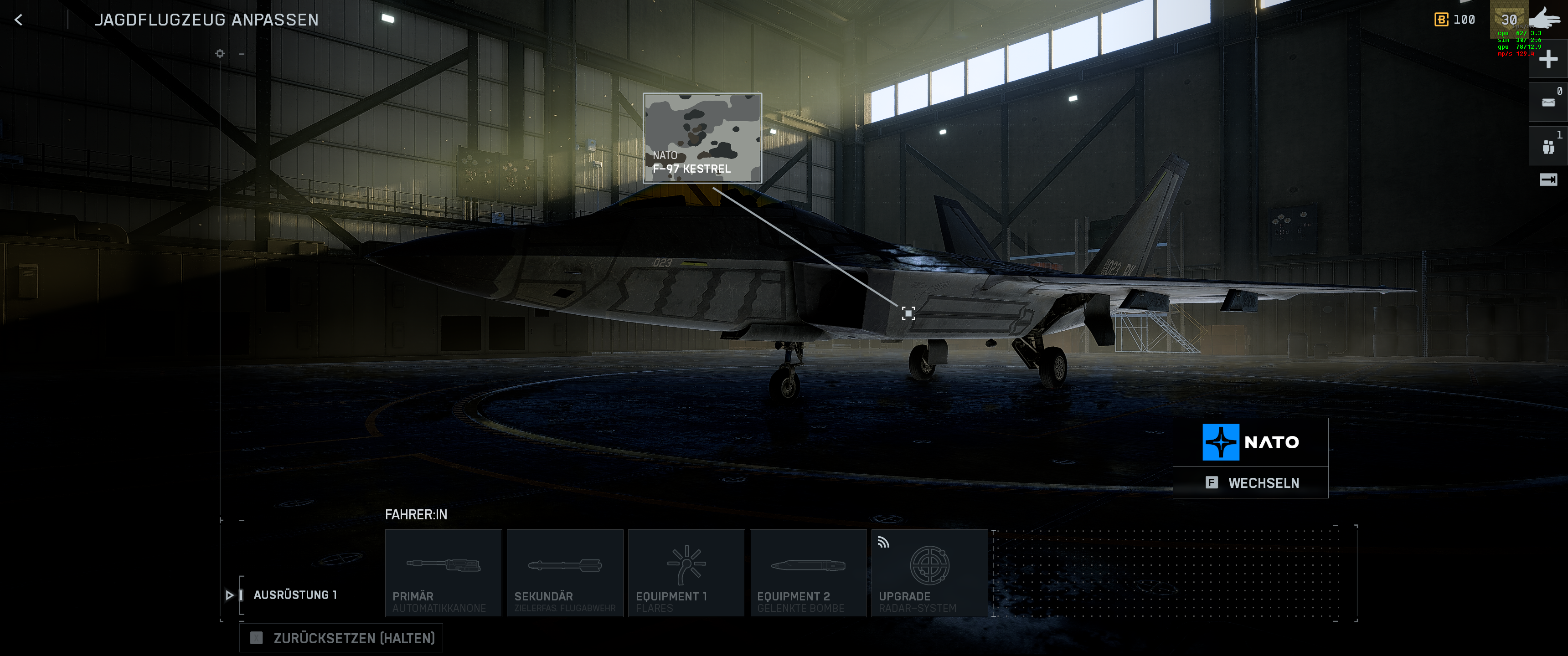Click the JAGDFLUGZEUG ANPASSEN title
This screenshot has width=1568, height=656.
click(x=207, y=19)
